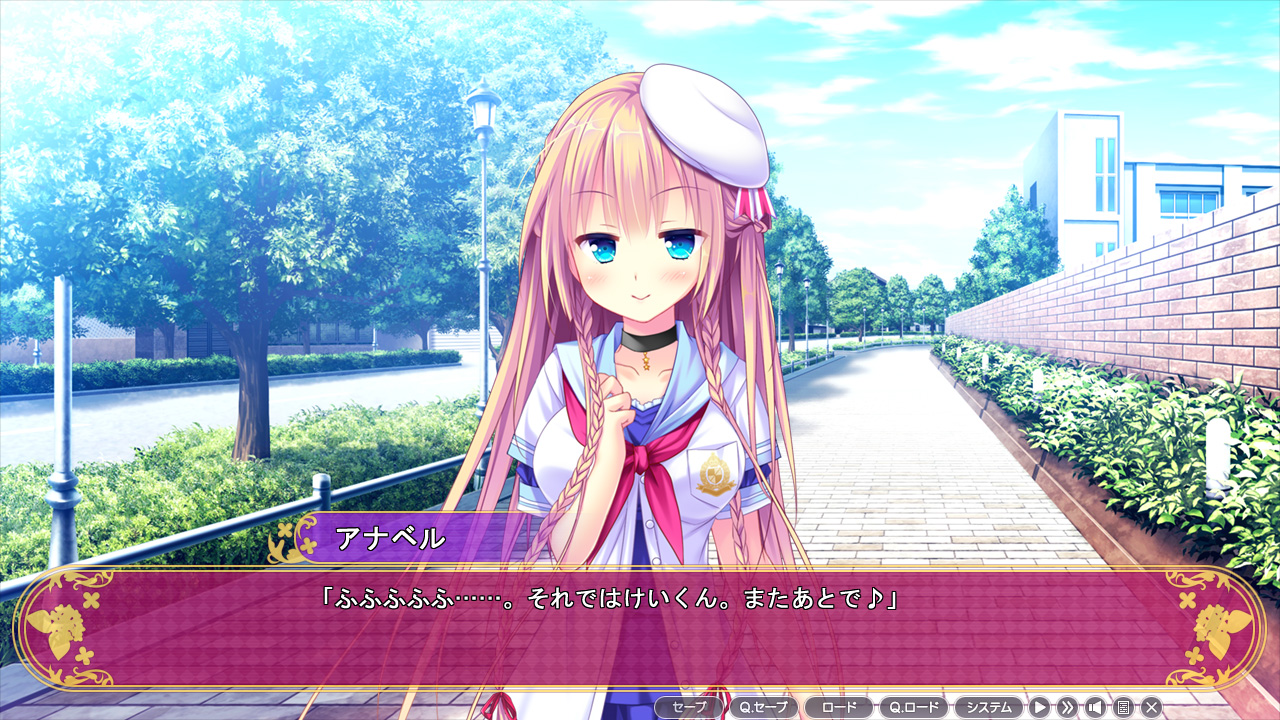Replay the voice with the speaker icon
The image size is (1280, 720).
(1094, 707)
